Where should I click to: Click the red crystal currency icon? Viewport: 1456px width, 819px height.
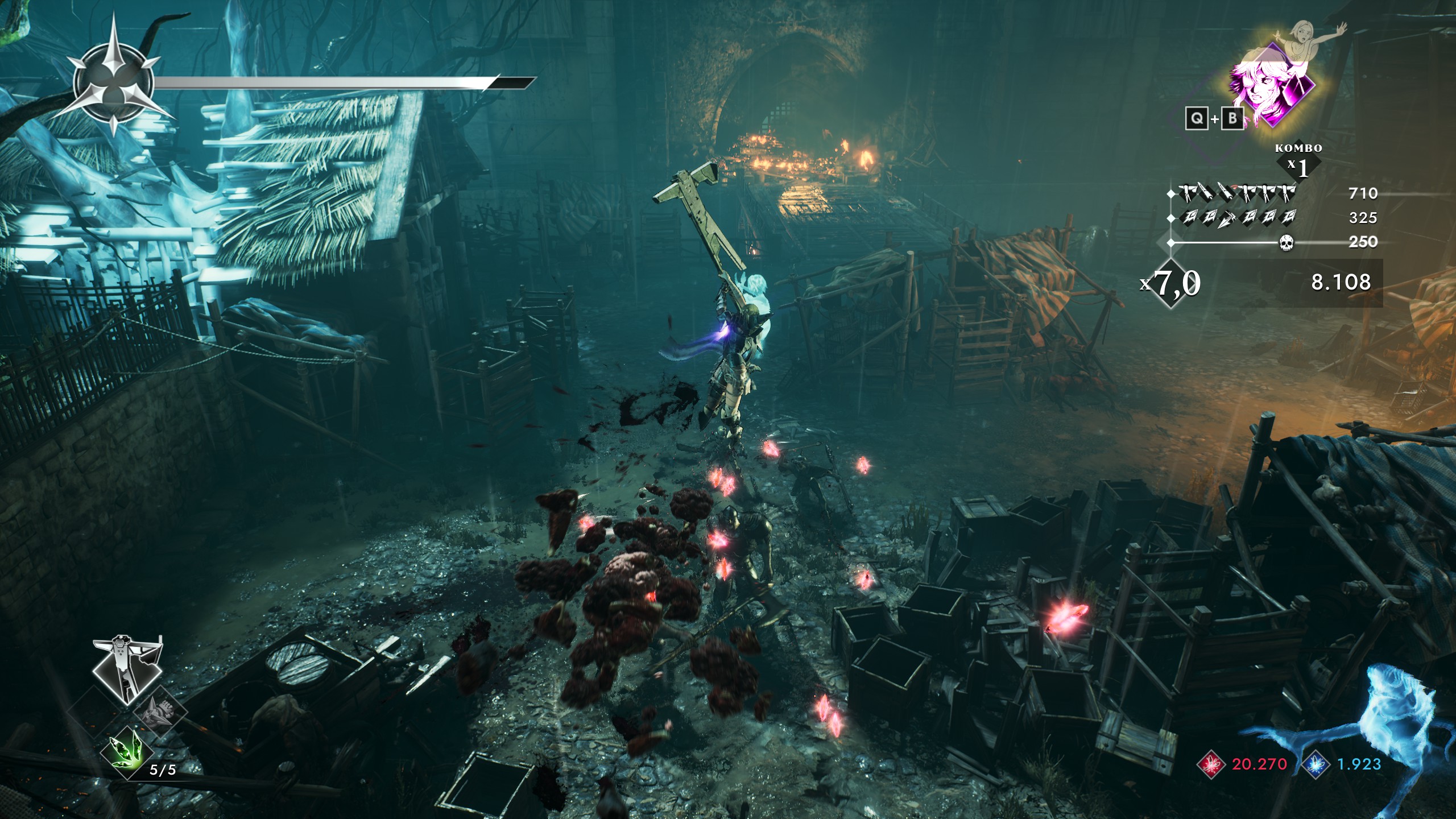coord(1211,764)
